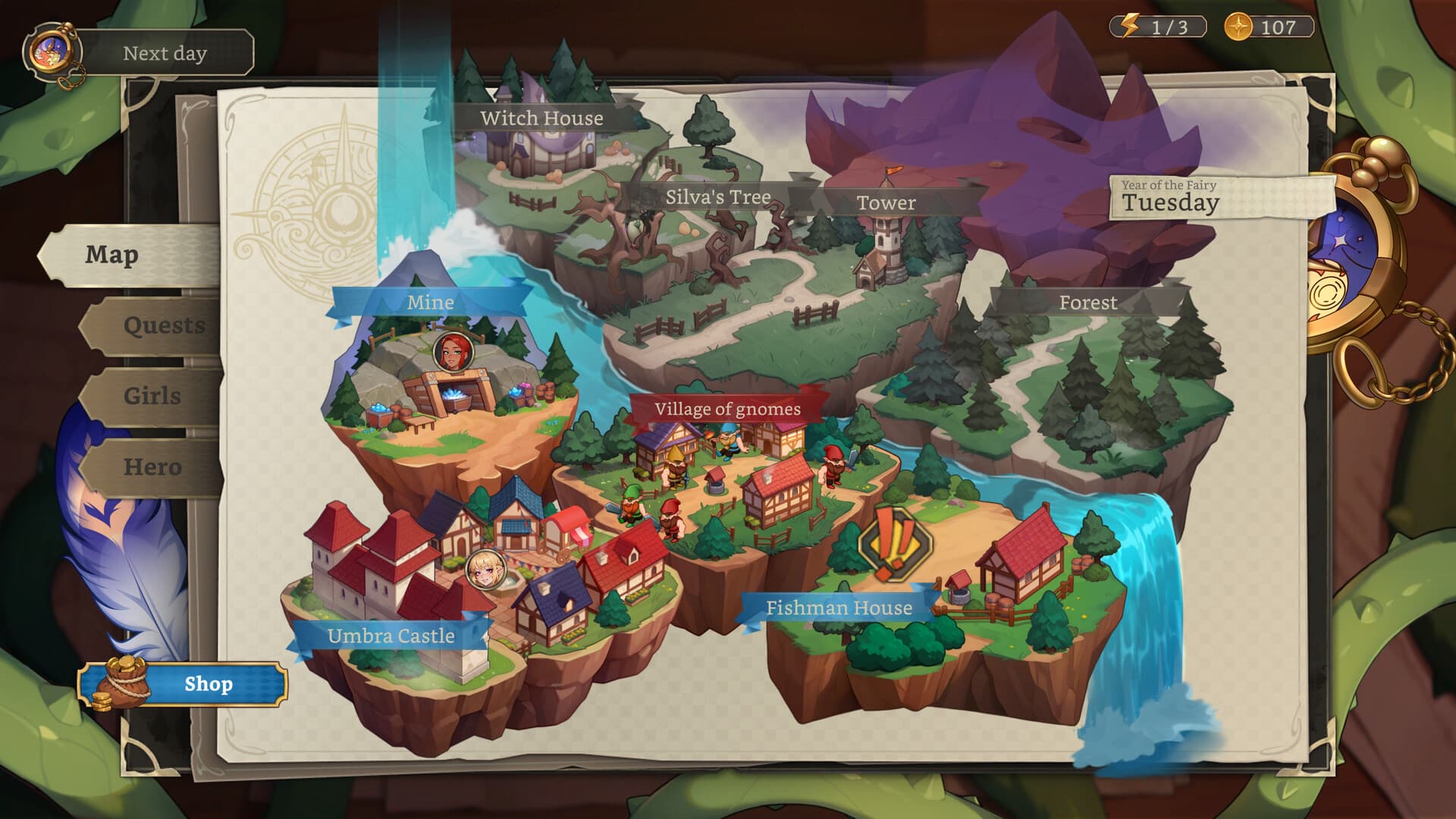Choose the Silva's Tree location label
Image resolution: width=1456 pixels, height=819 pixels.
point(717,198)
